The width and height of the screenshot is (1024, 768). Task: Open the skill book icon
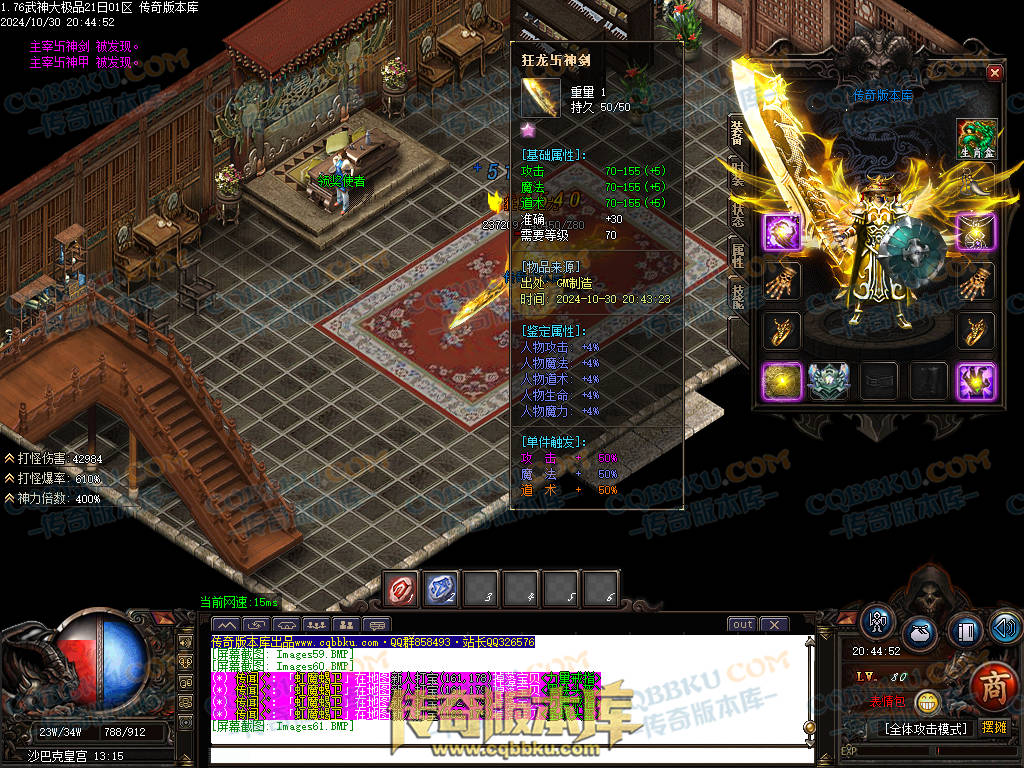pos(965,633)
